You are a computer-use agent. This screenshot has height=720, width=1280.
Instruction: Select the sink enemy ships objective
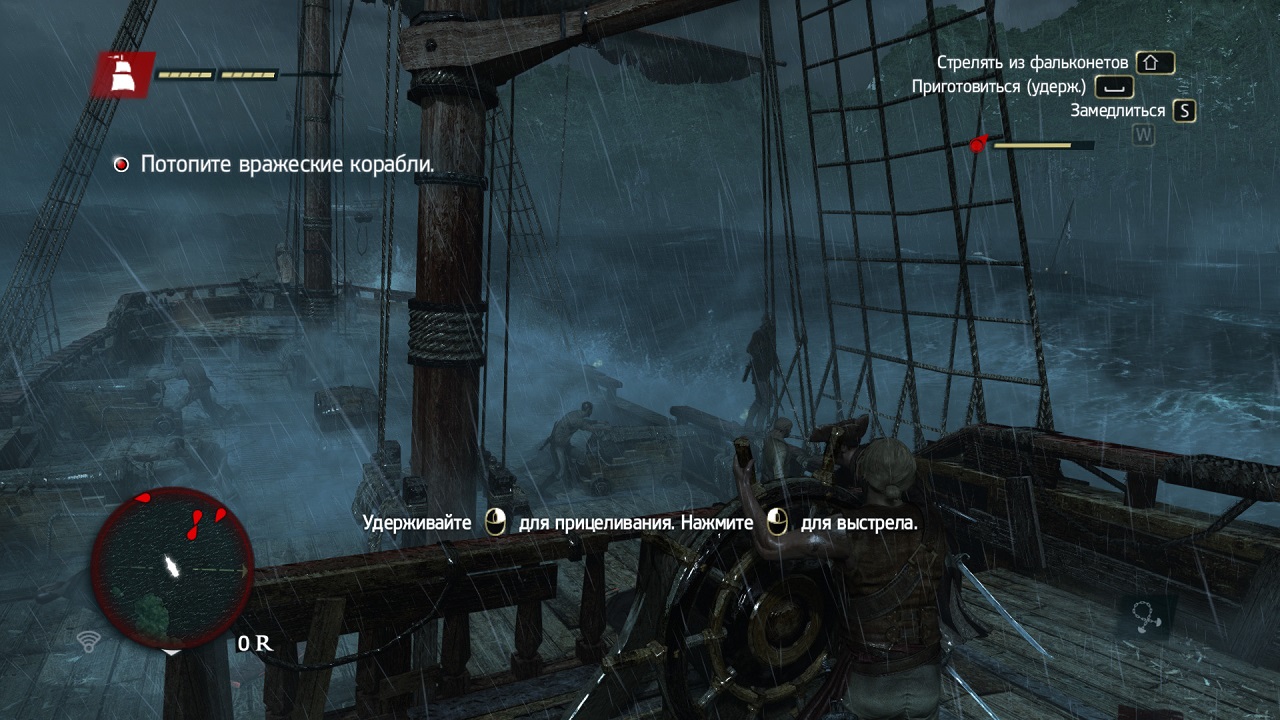[x=287, y=165]
